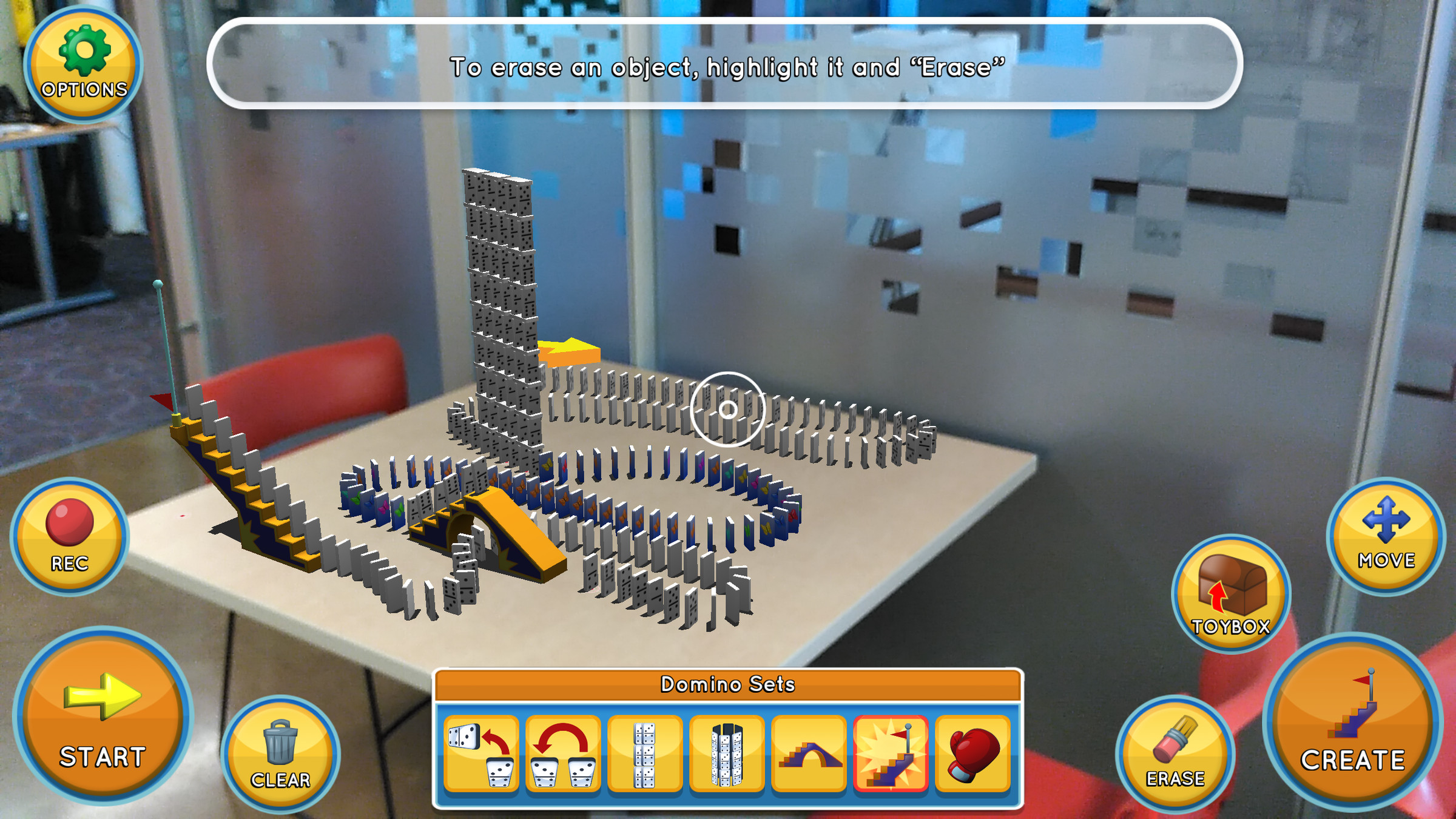Screen dimensions: 1456x819
Task: Choose the left-turn domino set
Action: (482, 754)
